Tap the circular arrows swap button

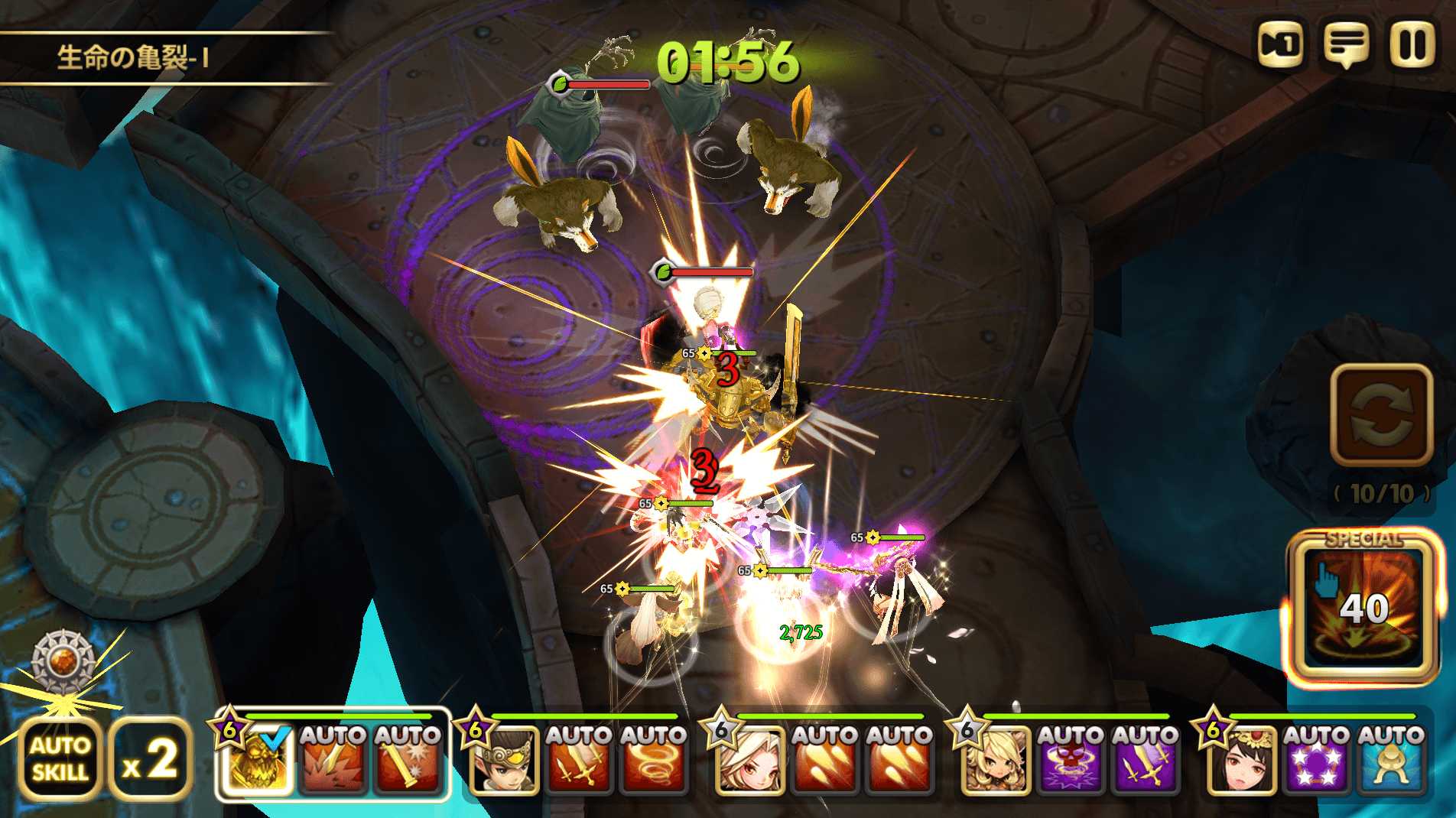pyautogui.click(x=1381, y=415)
